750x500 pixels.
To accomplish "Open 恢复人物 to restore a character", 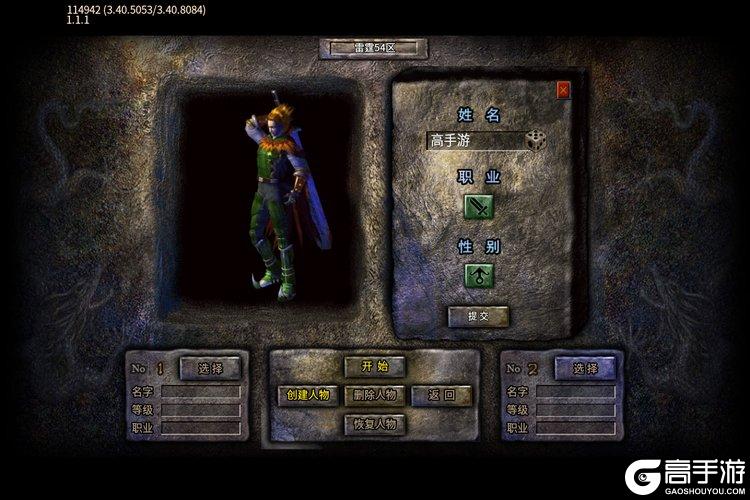I will point(374,425).
